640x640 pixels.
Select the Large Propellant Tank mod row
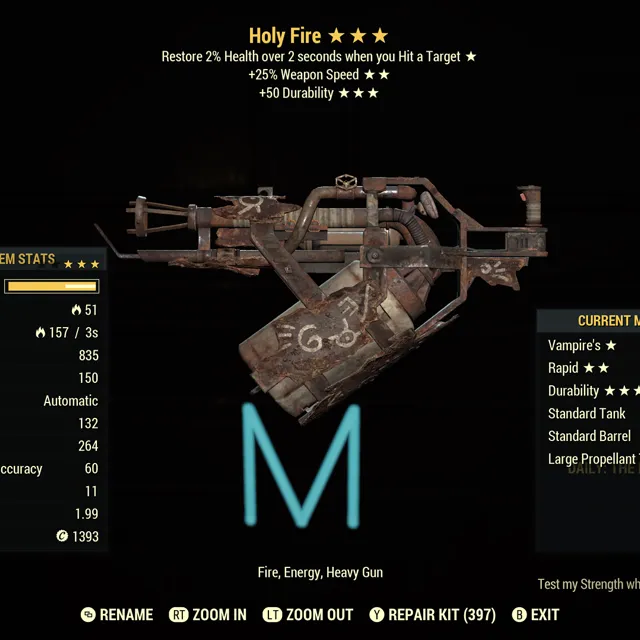coord(592,459)
